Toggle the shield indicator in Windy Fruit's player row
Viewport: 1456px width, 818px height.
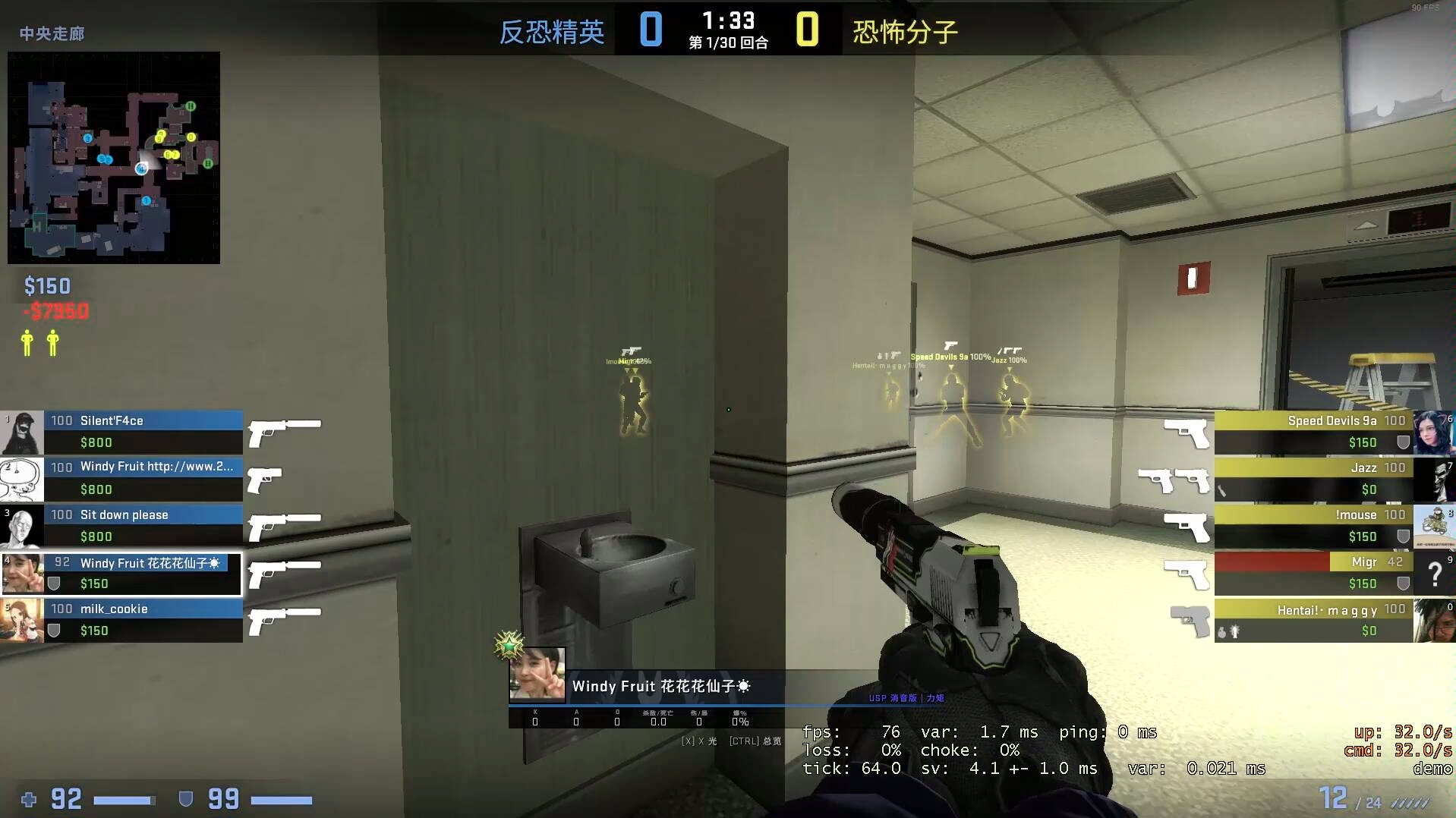coord(53,584)
